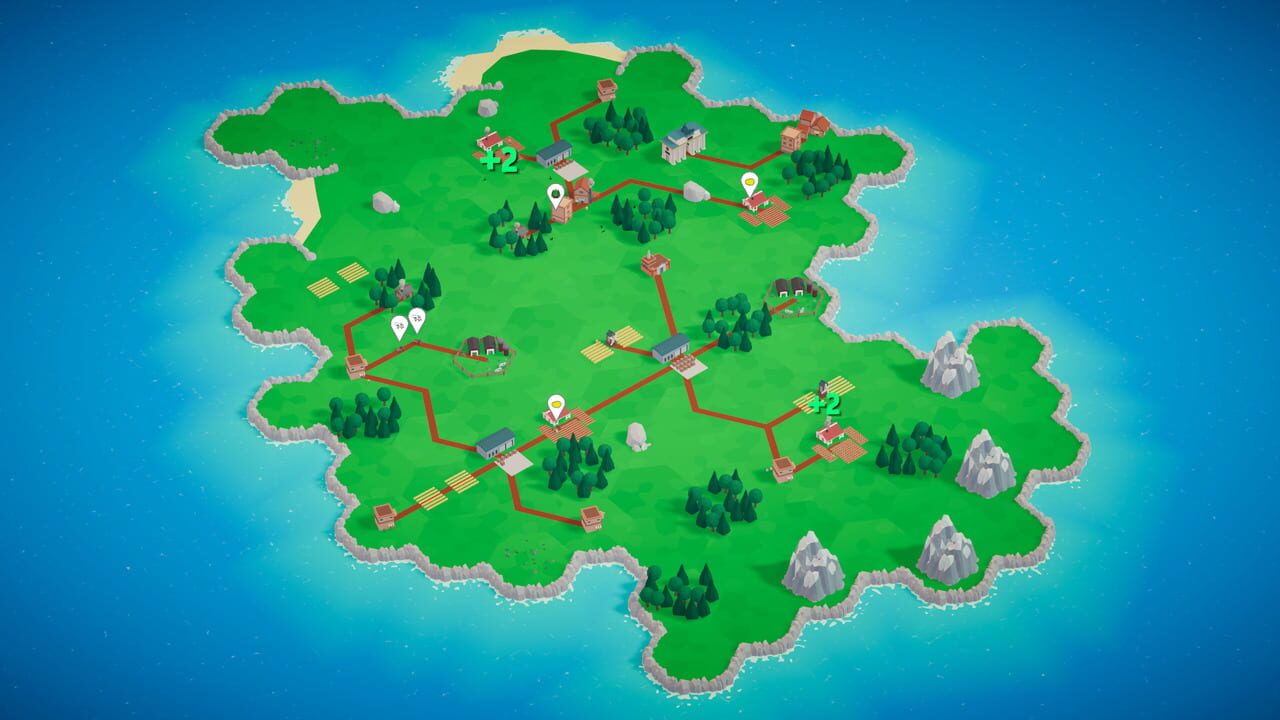The height and width of the screenshot is (720, 1280).
Task: Click the manor house beside the central vegetable pin
Action: [x=583, y=191]
